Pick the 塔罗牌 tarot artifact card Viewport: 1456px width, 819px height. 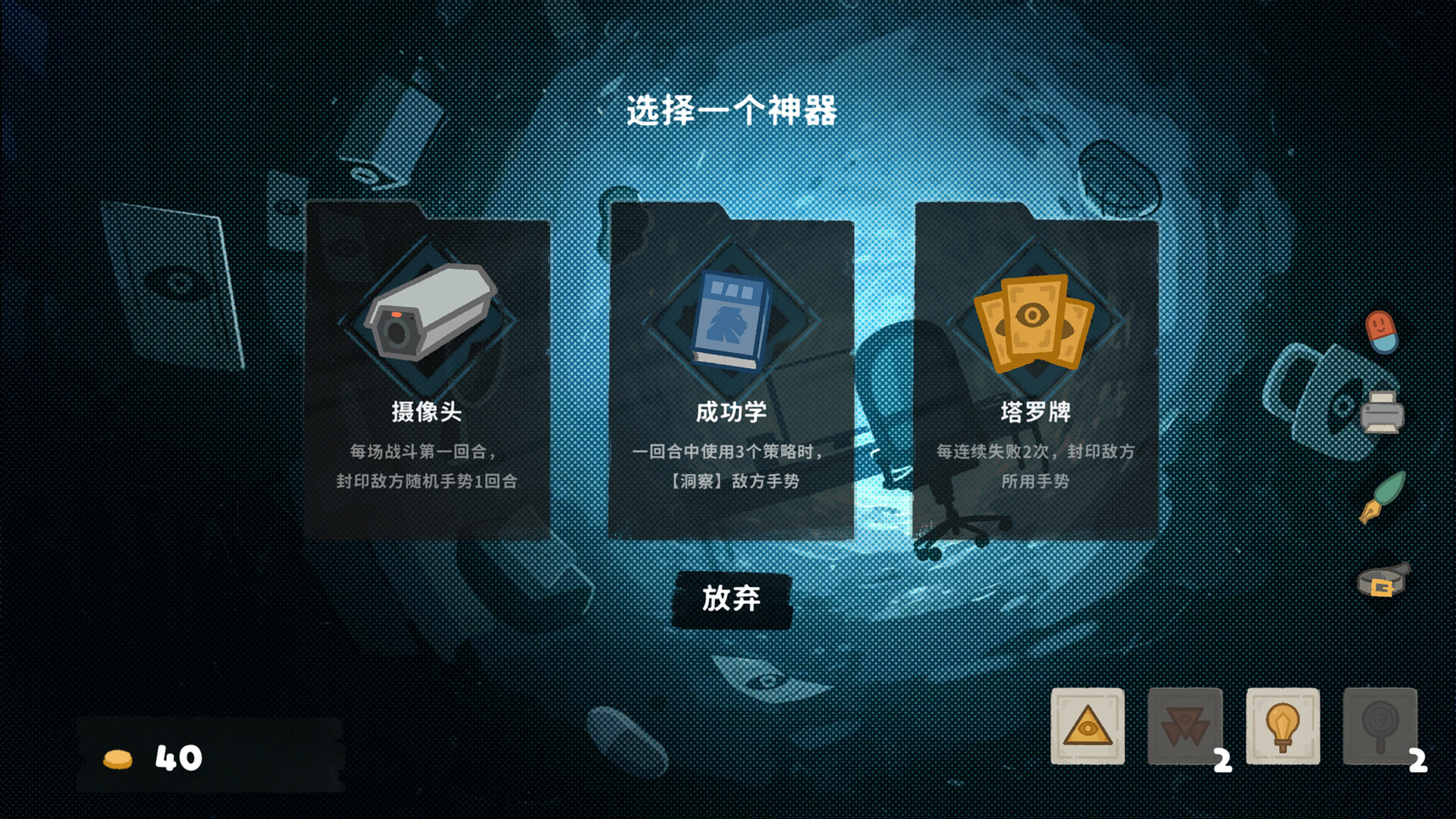(x=1036, y=372)
